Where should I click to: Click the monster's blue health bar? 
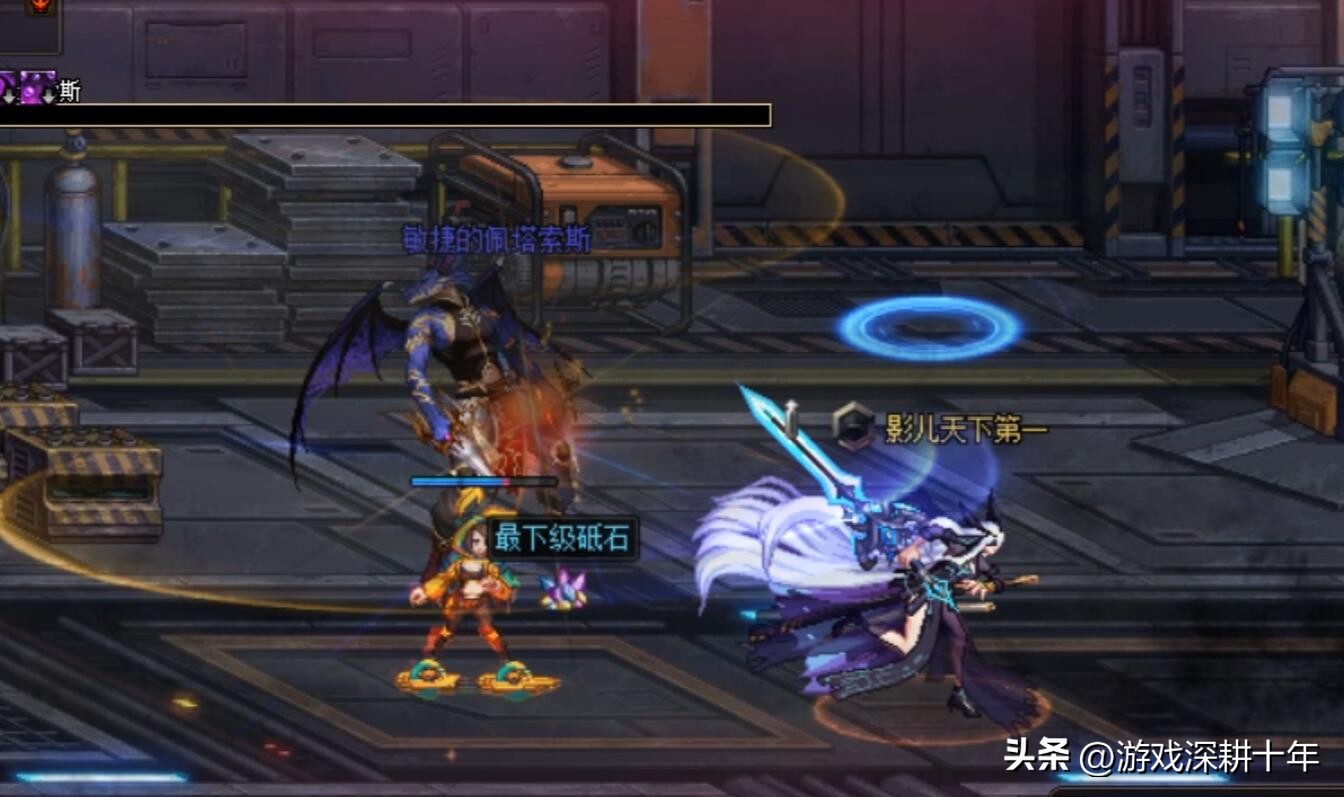point(461,479)
